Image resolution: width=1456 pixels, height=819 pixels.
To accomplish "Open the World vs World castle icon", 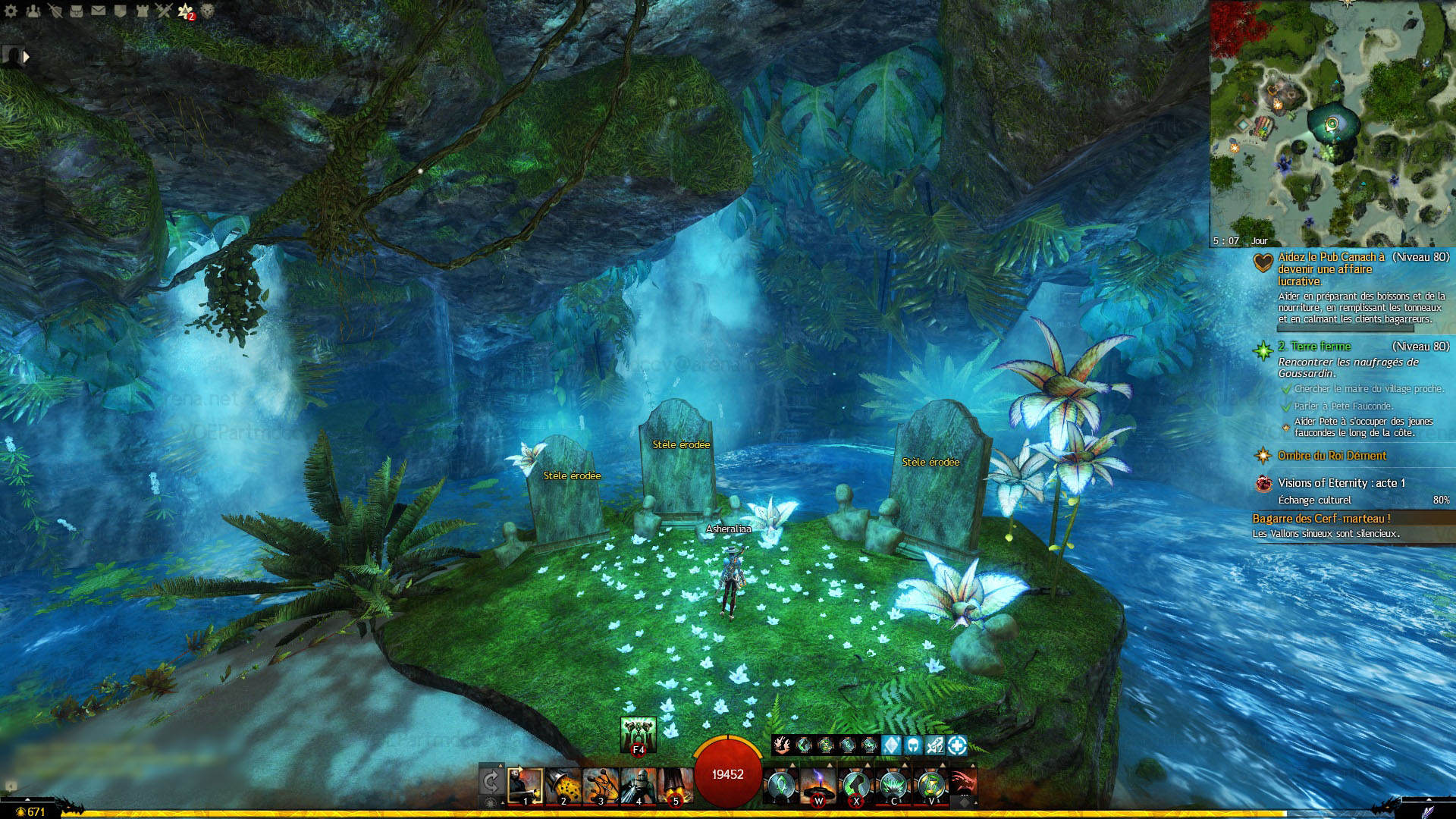I will (142, 11).
